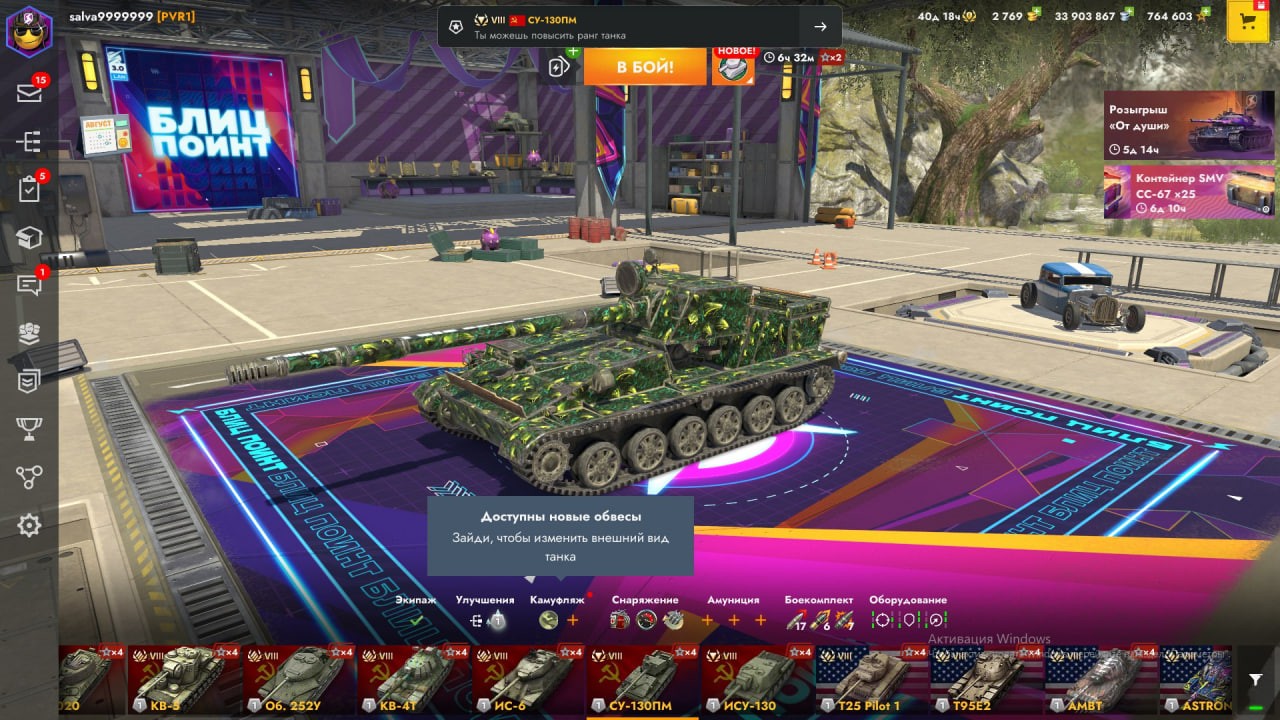
Task: Start a battle with the В БОЙ! button
Action: point(644,67)
